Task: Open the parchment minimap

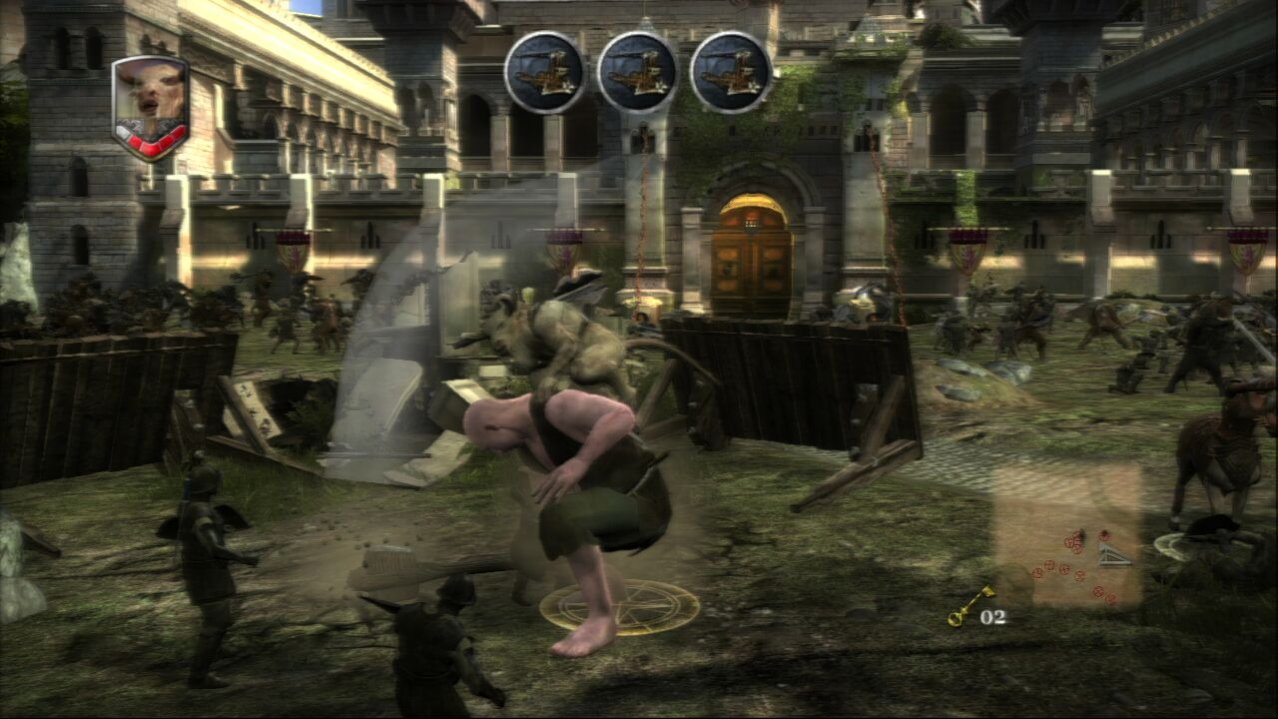Action: pyautogui.click(x=1069, y=537)
